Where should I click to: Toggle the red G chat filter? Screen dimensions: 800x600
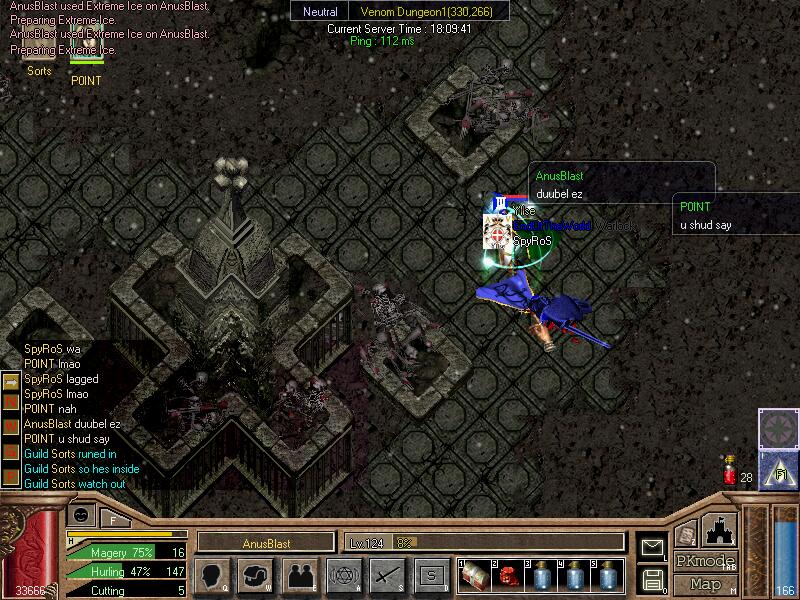point(11,452)
